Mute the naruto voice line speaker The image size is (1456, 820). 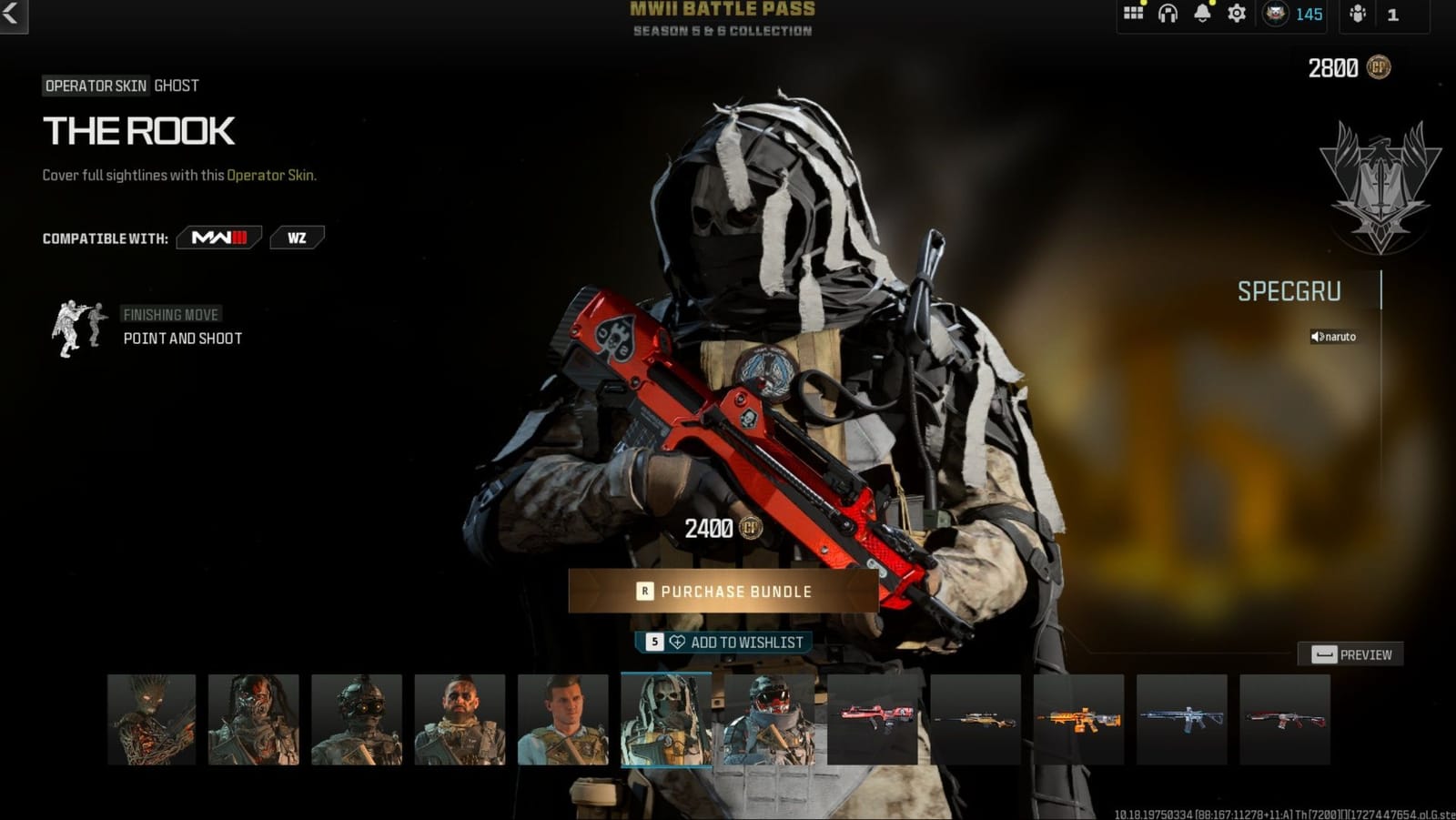[1314, 337]
